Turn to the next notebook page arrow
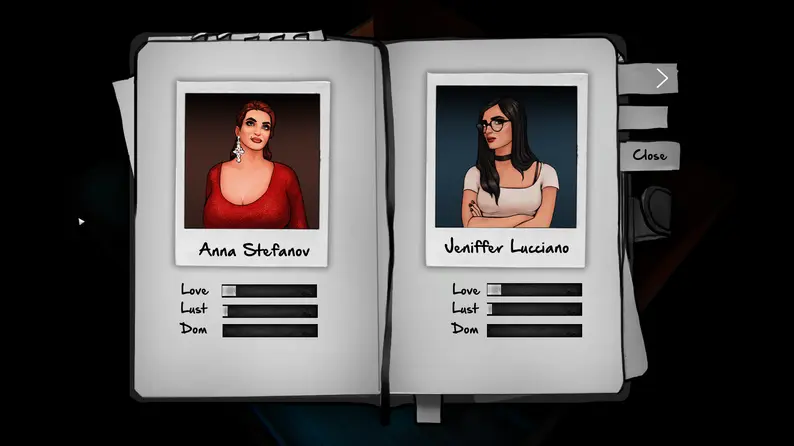The image size is (794, 446). pos(661,78)
